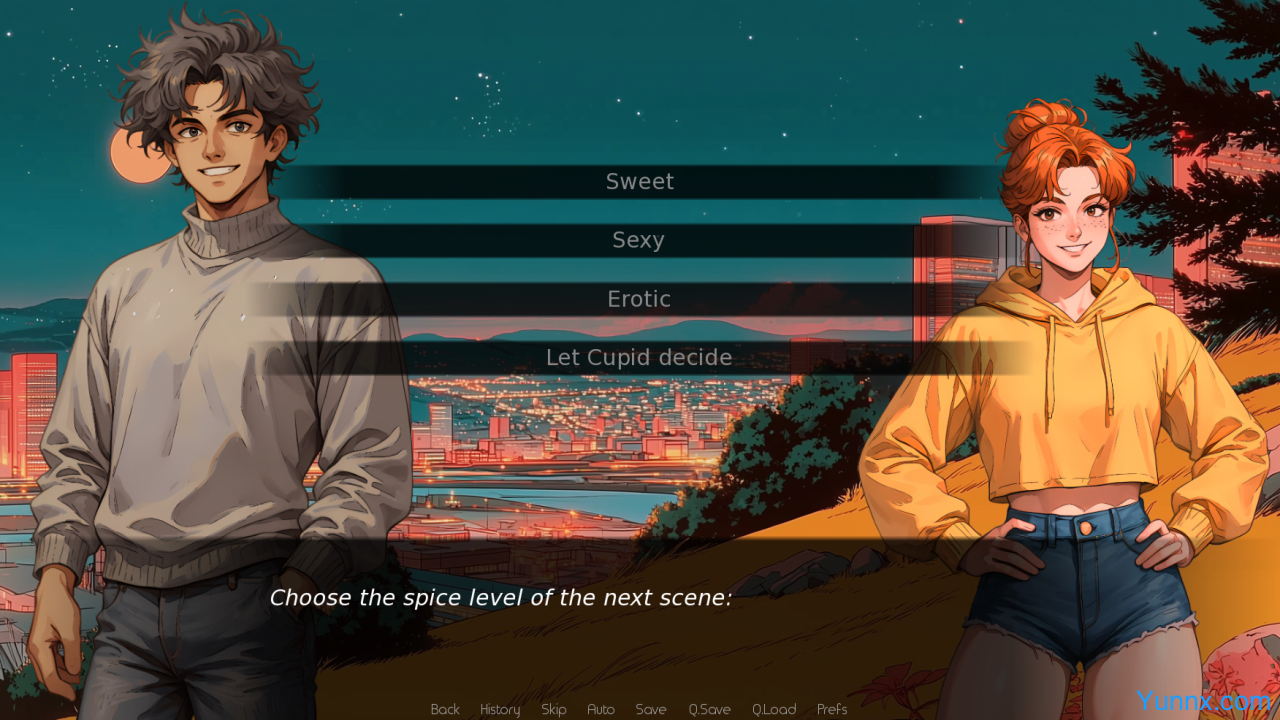Pick the Erotic choice
Image resolution: width=1280 pixels, height=720 pixels.
coord(639,299)
